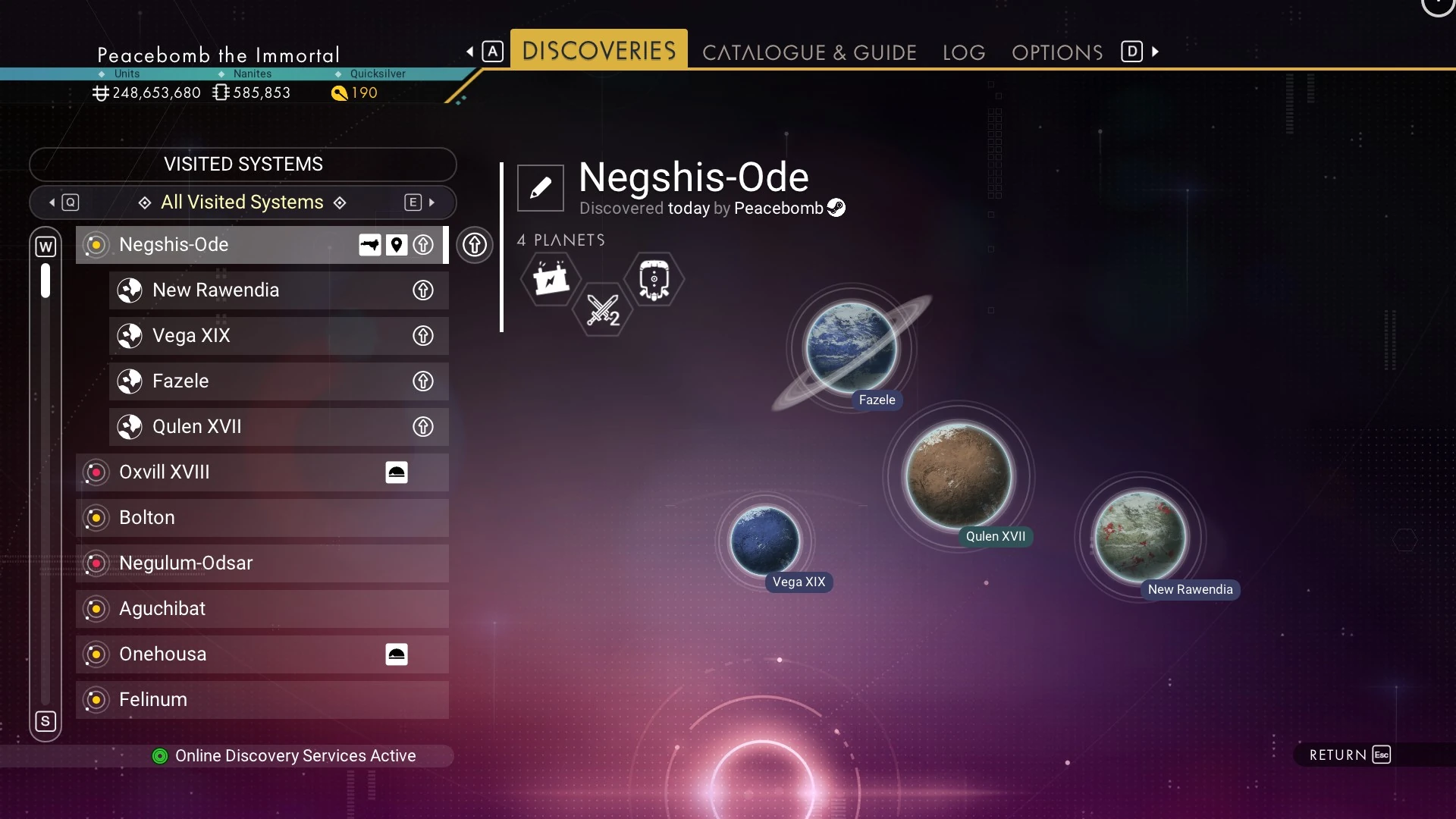
Task: Rename the Negshis-Ode system with pencil icon
Action: [x=540, y=187]
